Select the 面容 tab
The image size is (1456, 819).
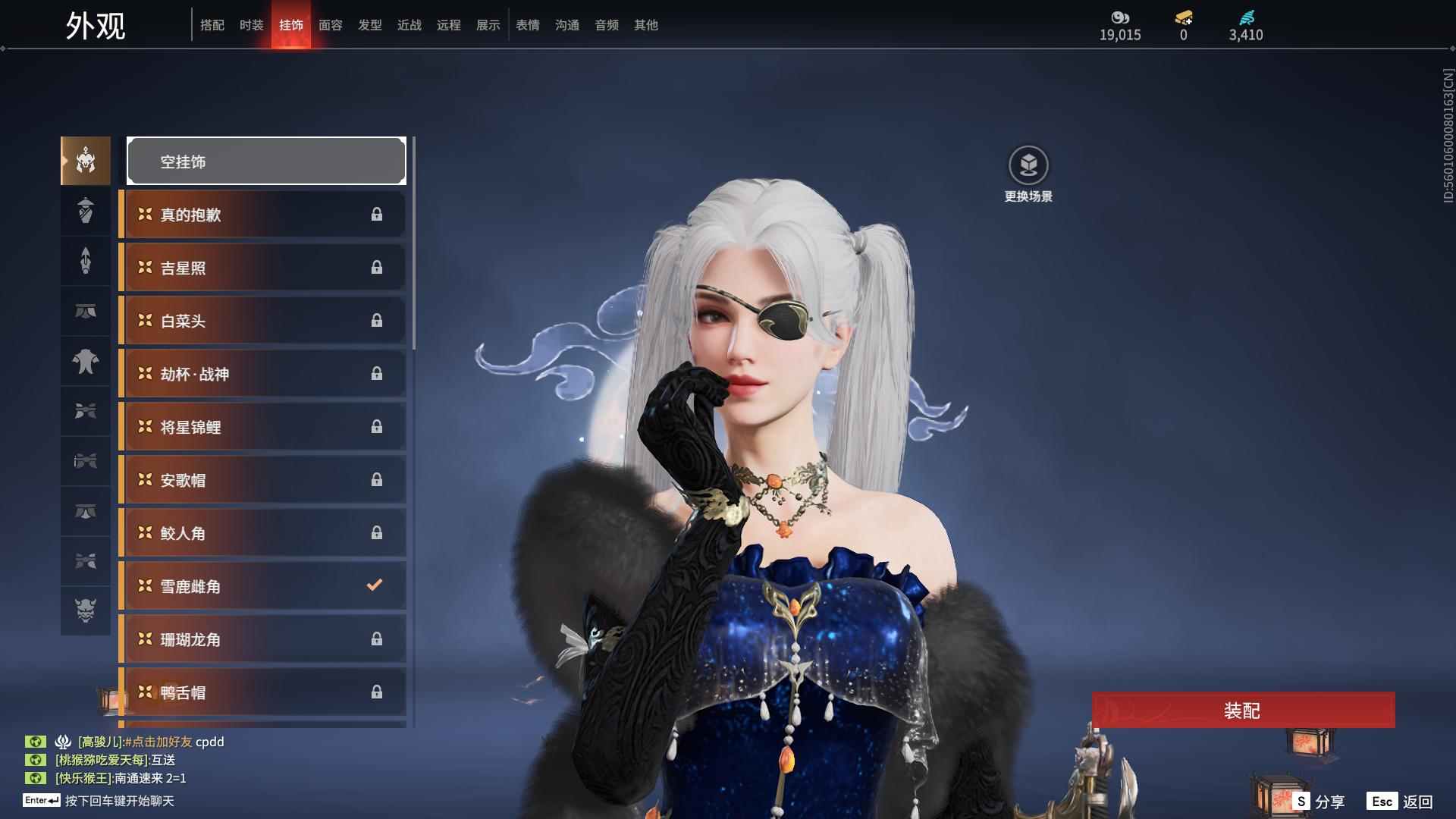point(331,25)
